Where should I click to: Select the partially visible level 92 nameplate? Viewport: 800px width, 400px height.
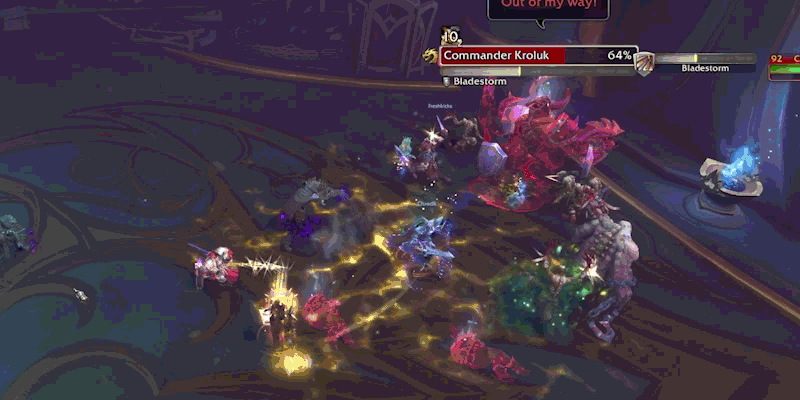tap(784, 66)
